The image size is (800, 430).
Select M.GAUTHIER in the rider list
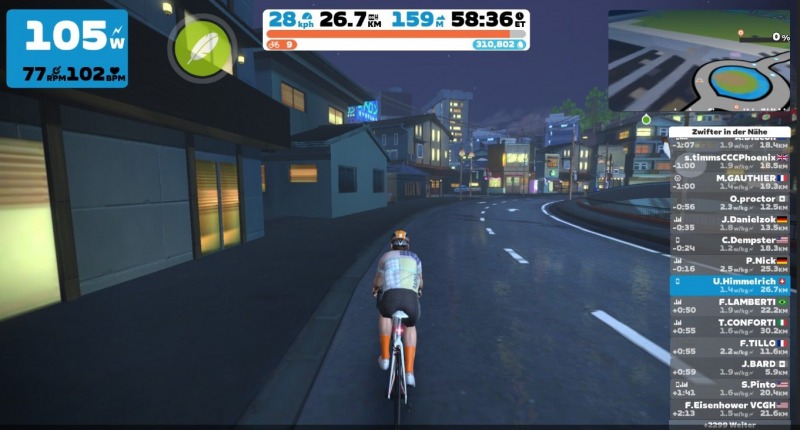coord(733,183)
